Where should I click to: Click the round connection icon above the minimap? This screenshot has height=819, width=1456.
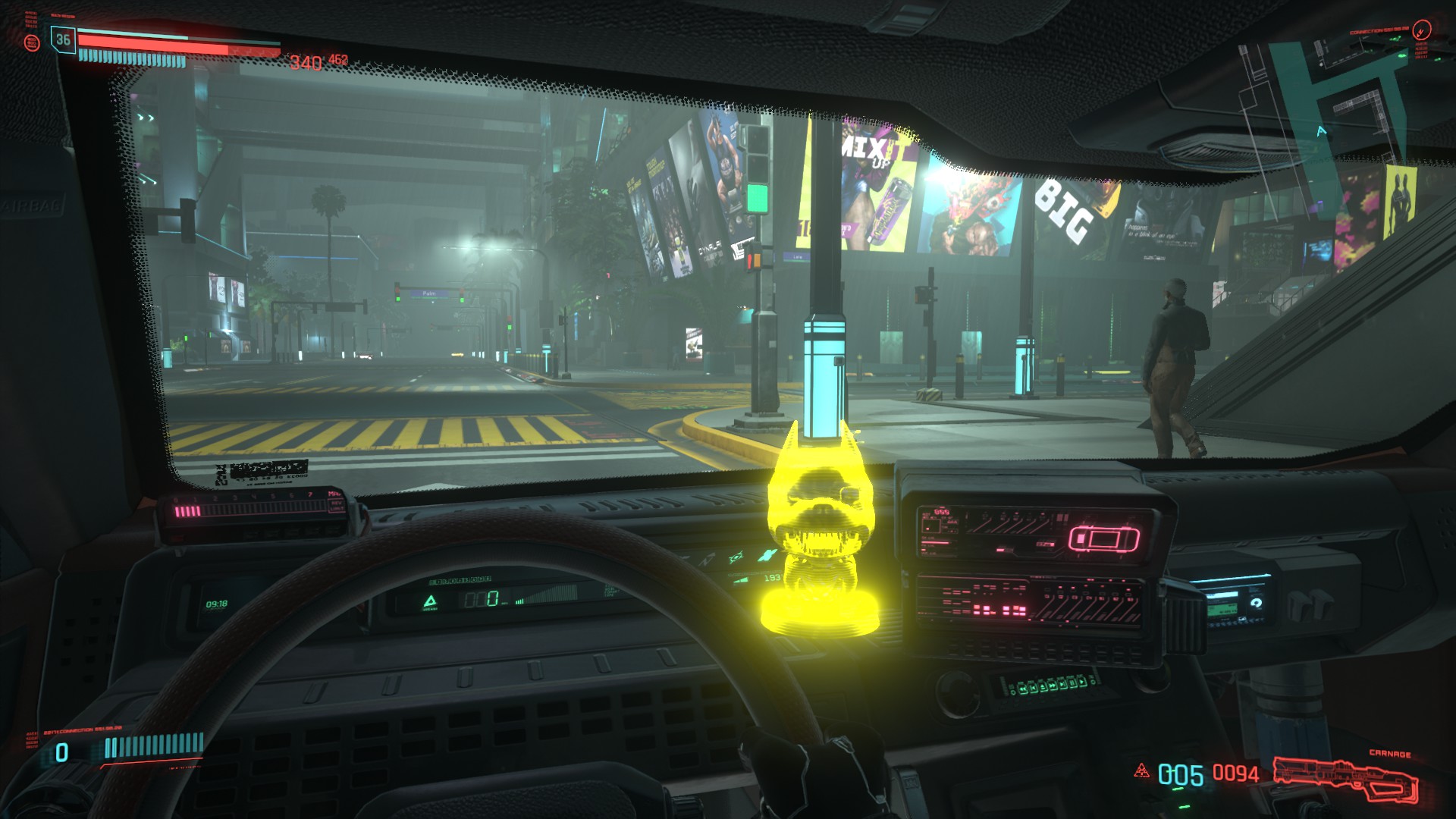pos(1423,30)
